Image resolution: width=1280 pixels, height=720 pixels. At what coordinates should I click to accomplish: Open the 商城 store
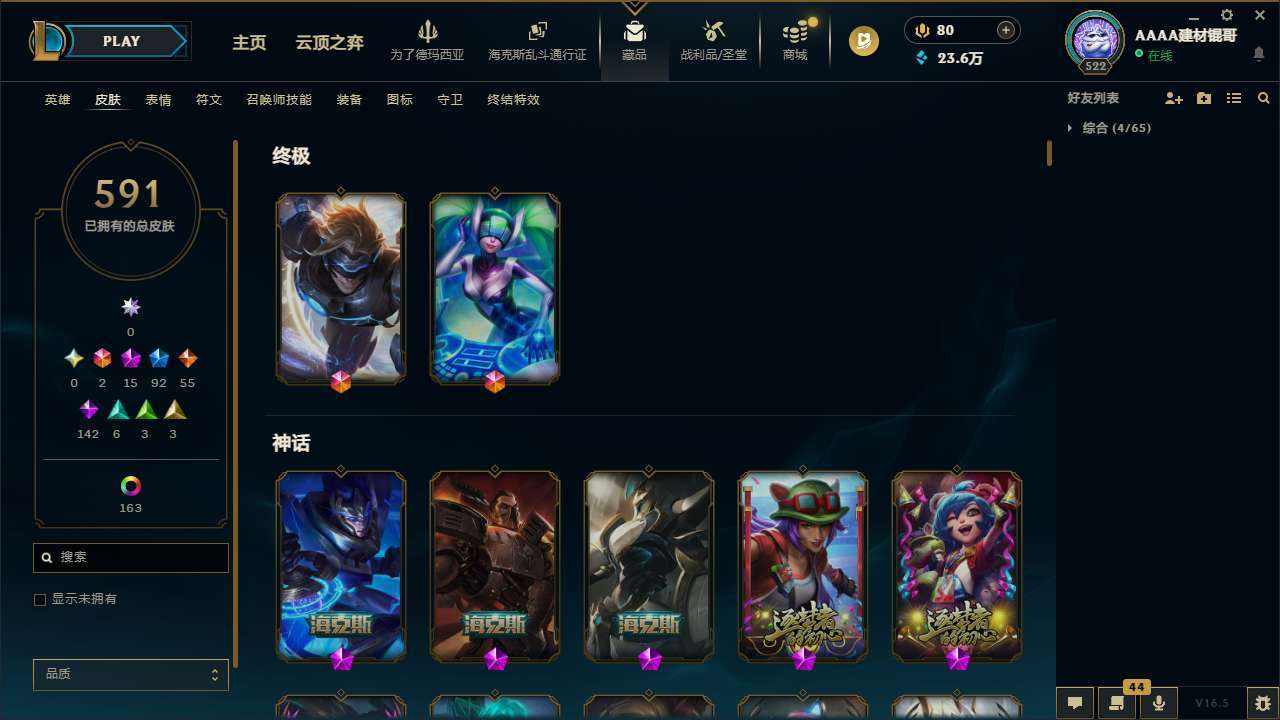(x=794, y=41)
